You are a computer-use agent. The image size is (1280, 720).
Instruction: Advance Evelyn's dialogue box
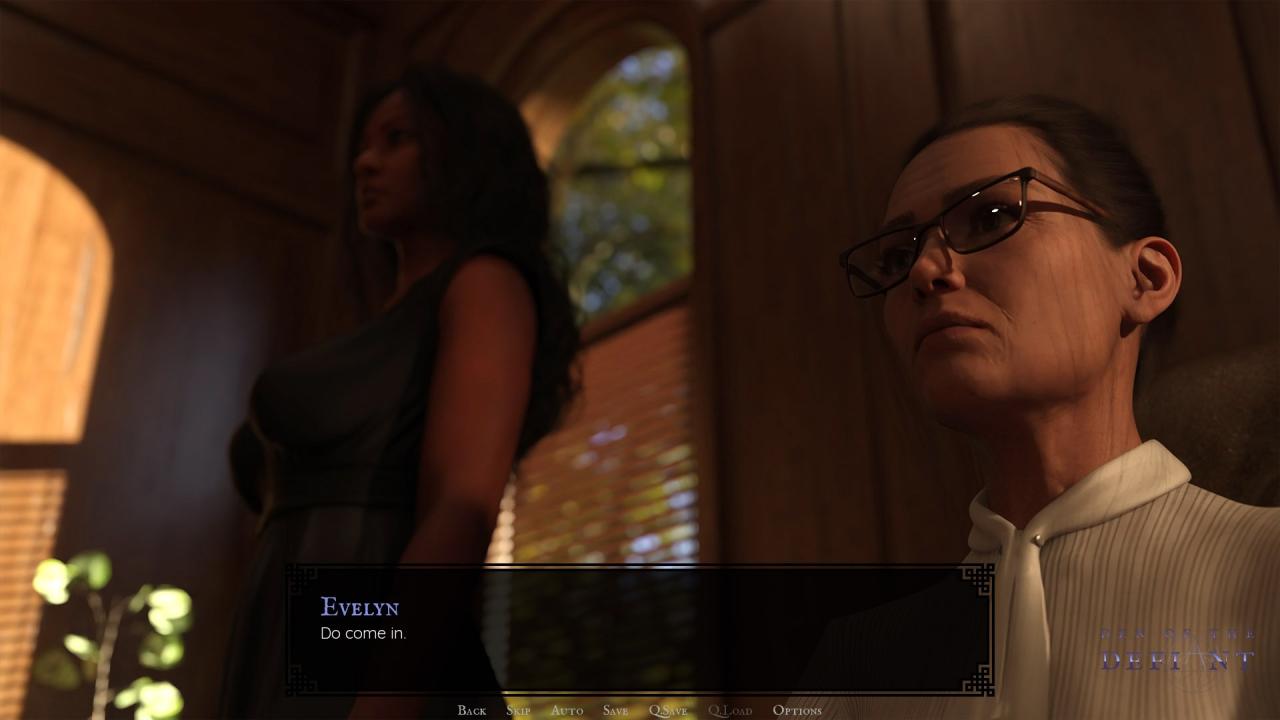640,630
